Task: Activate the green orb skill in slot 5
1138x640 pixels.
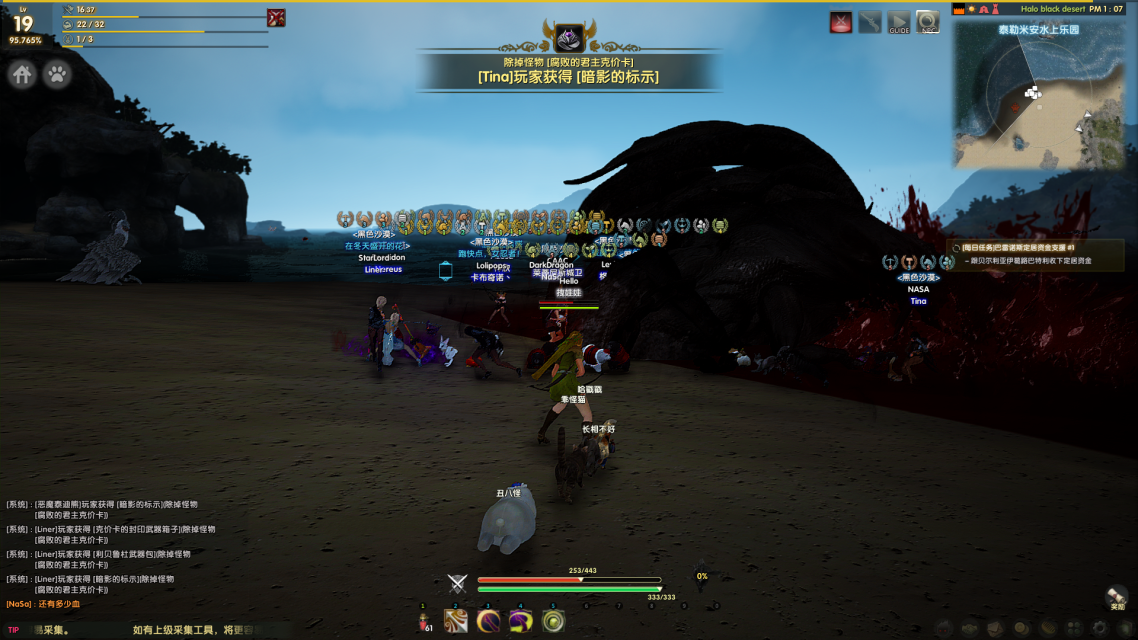Action: click(x=552, y=621)
